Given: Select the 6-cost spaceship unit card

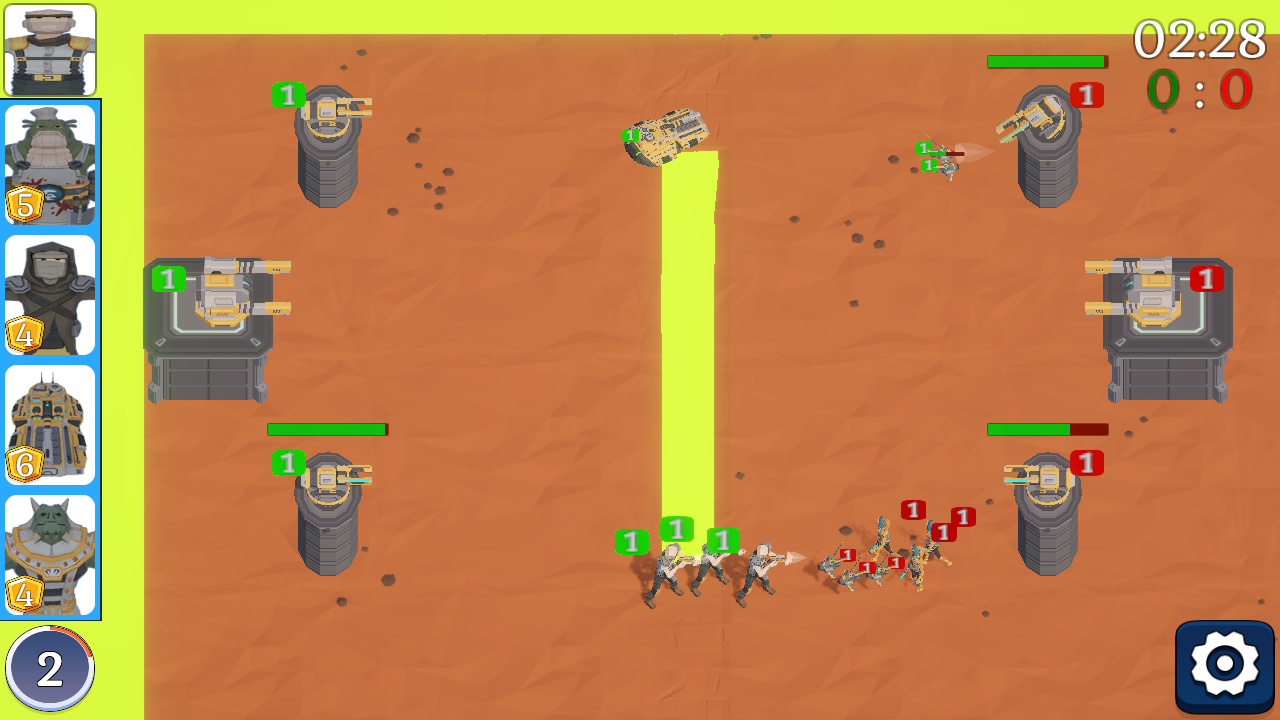Looking at the screenshot, I should pyautogui.click(x=48, y=423).
